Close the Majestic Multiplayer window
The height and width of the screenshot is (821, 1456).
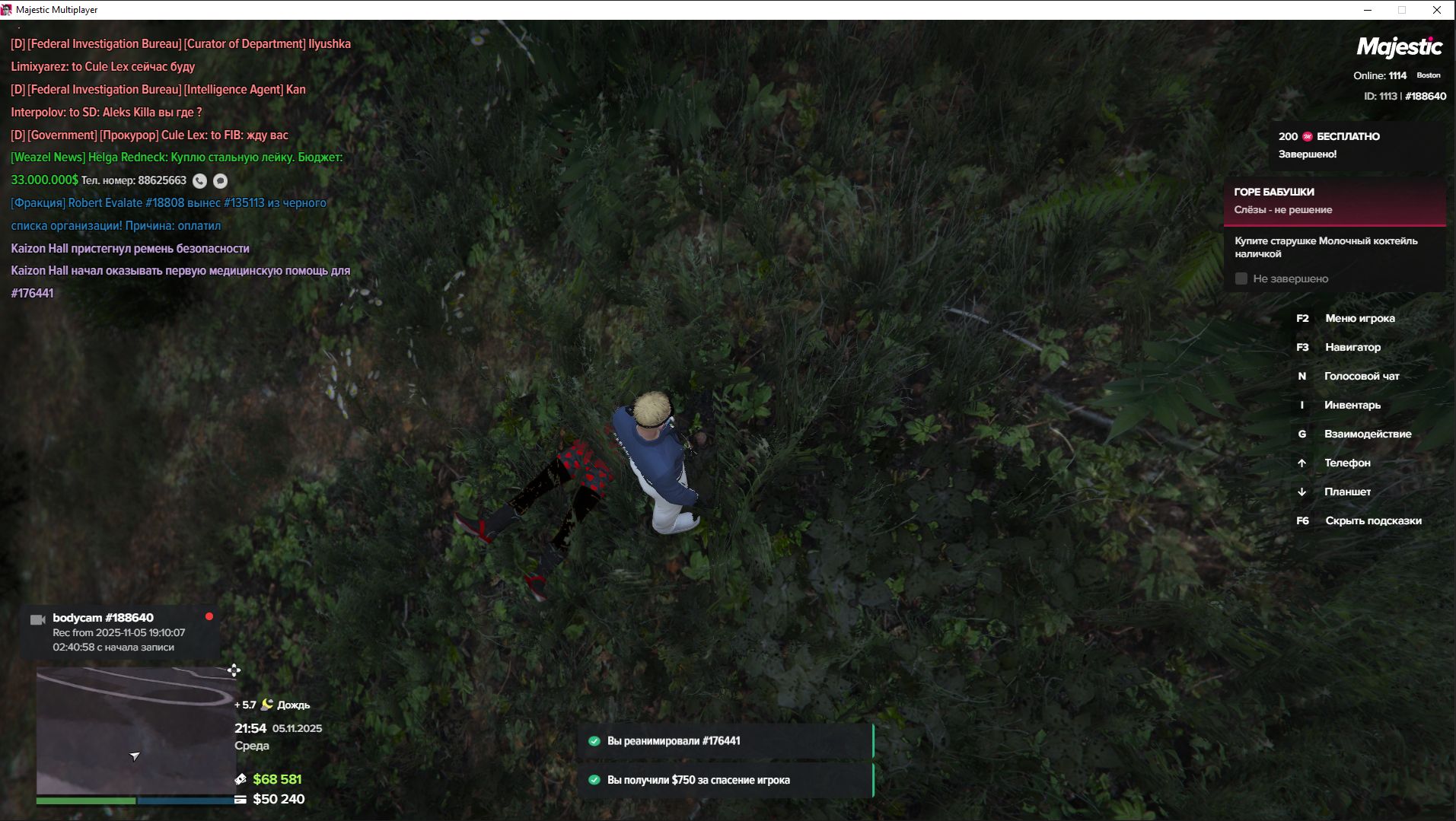tap(1437, 10)
